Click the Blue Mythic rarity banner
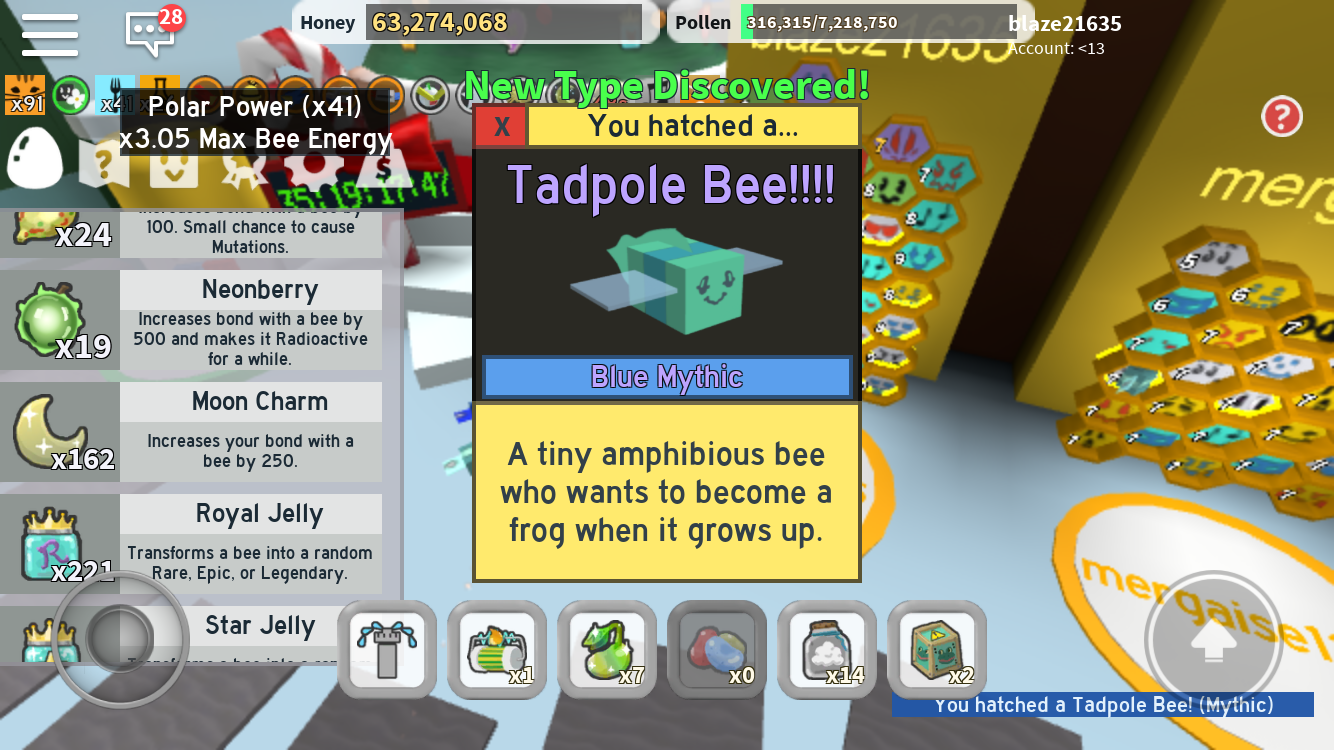This screenshot has width=1334, height=750. [x=666, y=377]
